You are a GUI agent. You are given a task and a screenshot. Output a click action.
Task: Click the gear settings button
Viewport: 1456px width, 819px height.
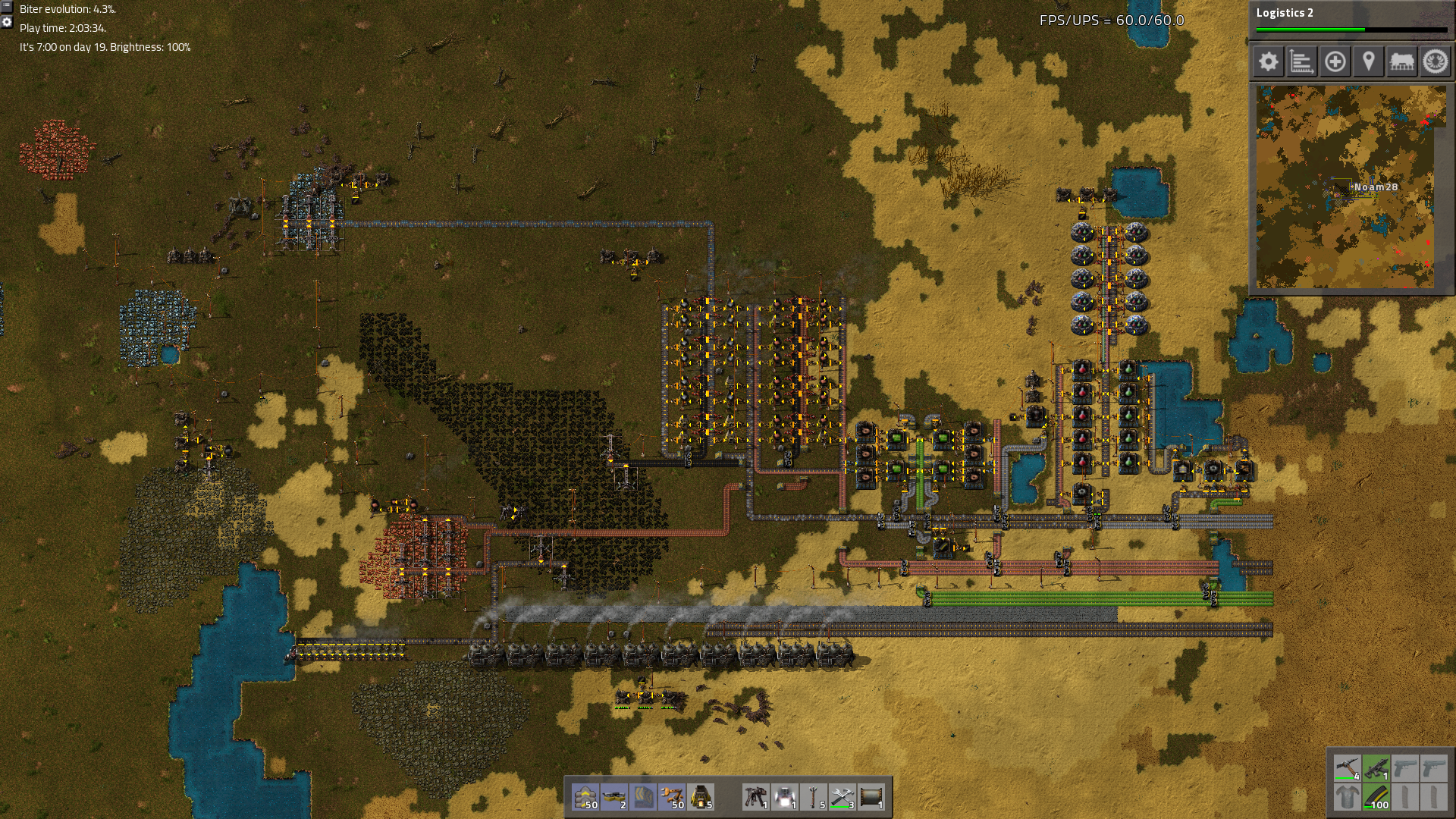pyautogui.click(x=1268, y=61)
